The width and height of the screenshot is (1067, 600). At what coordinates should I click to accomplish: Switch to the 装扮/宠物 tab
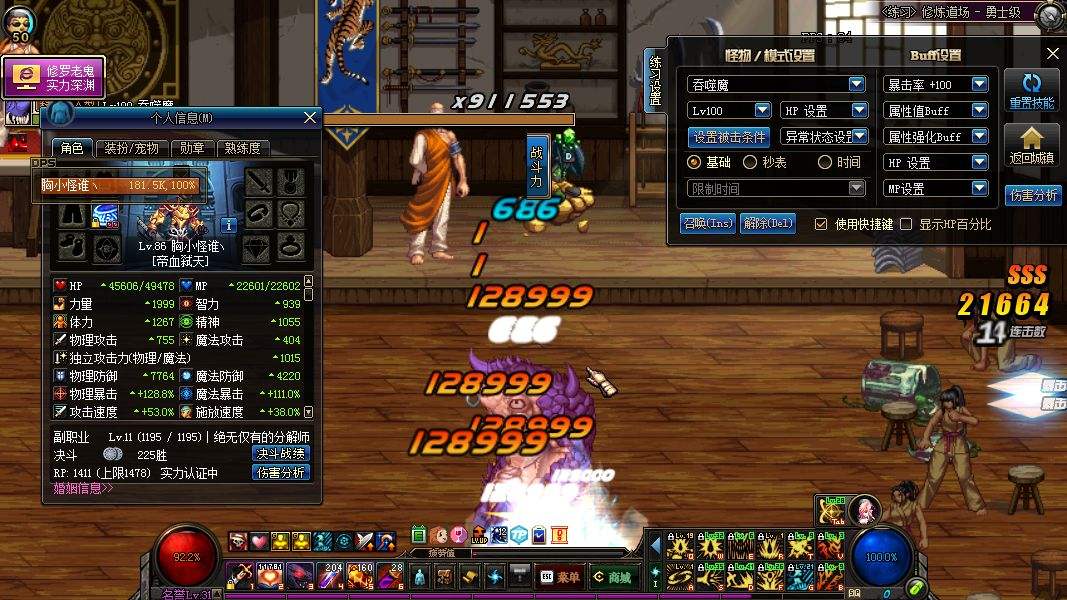[132, 148]
